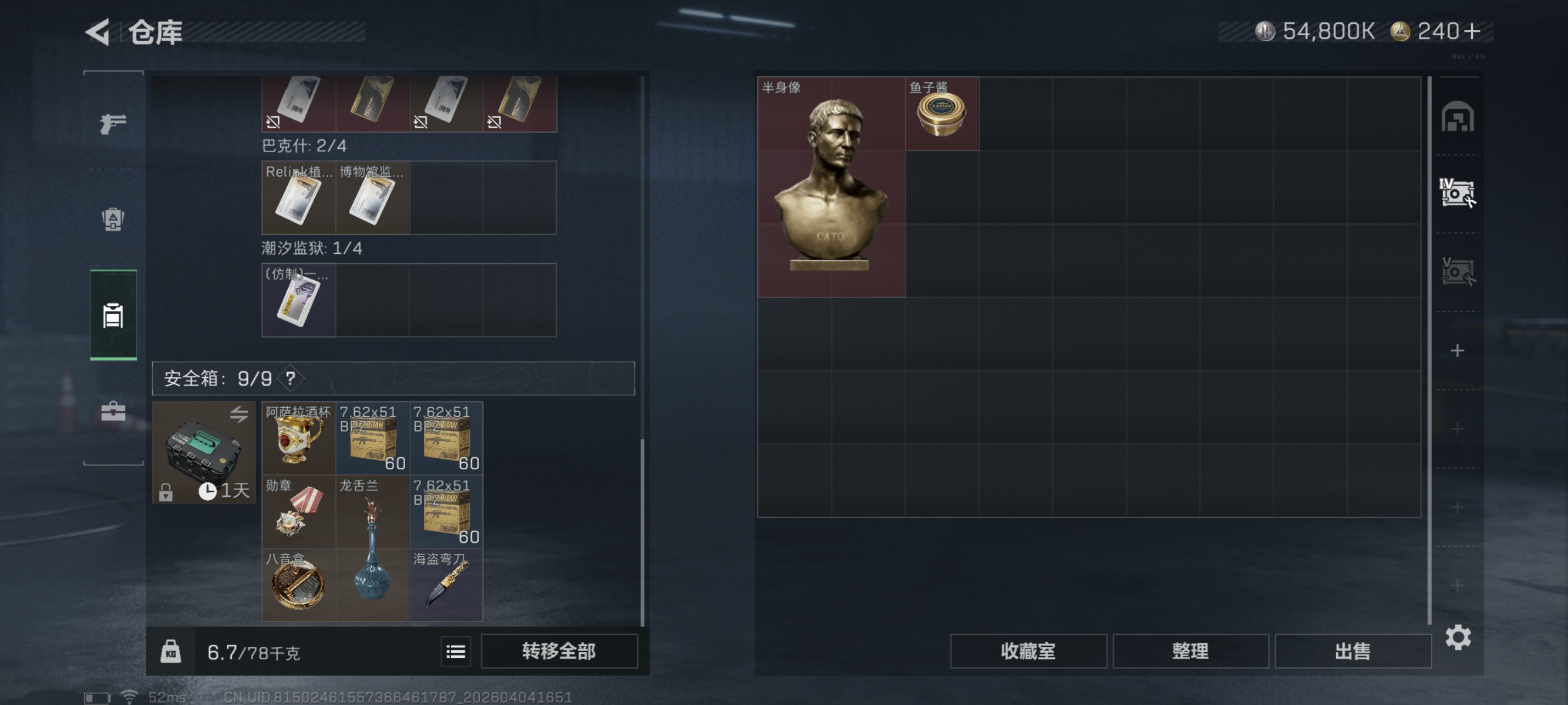This screenshot has height=705, width=1568.
Task: Select safe box IV in the right sidebar
Action: (1457, 192)
